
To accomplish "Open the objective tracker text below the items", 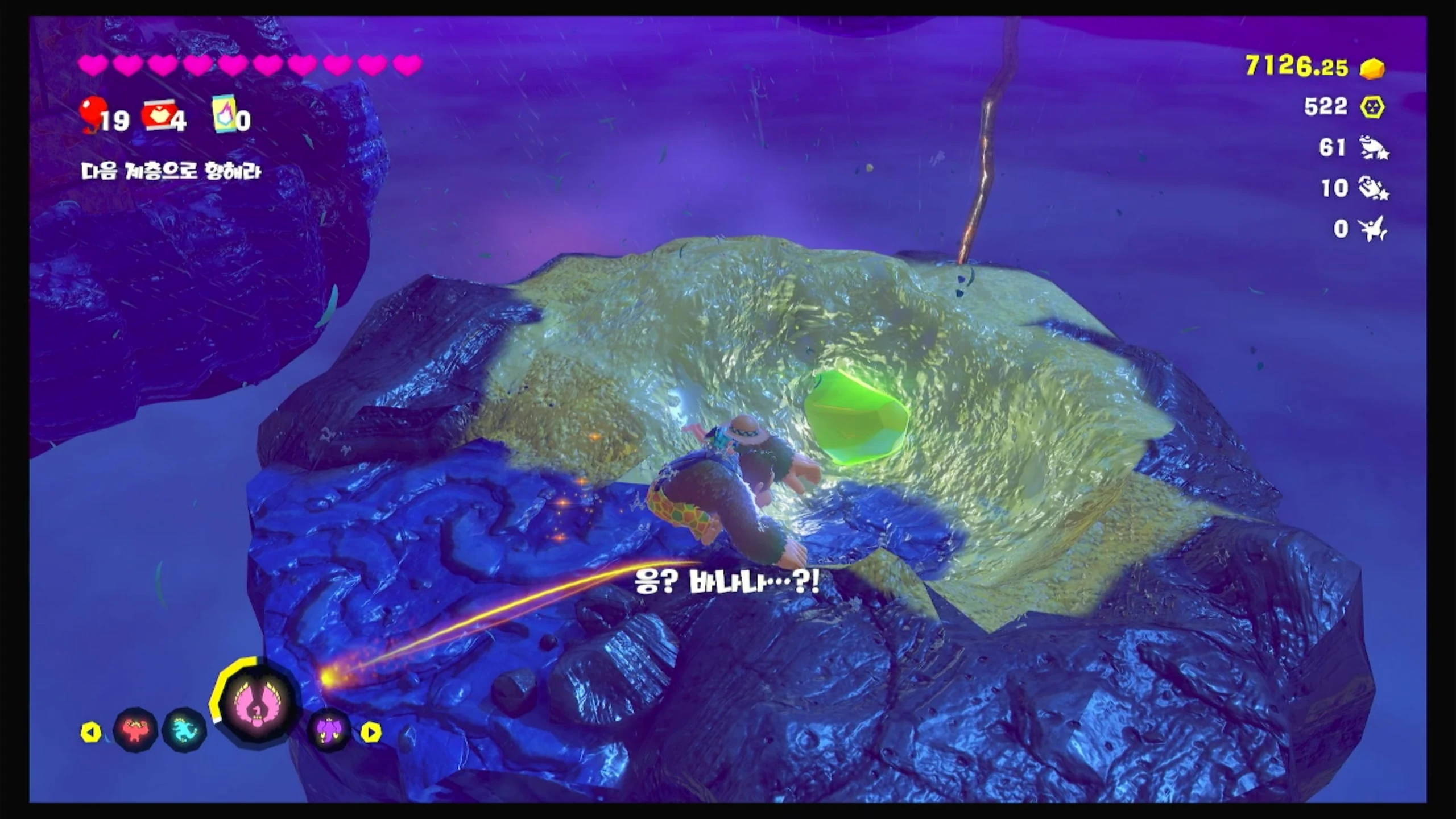I will click(x=171, y=171).
